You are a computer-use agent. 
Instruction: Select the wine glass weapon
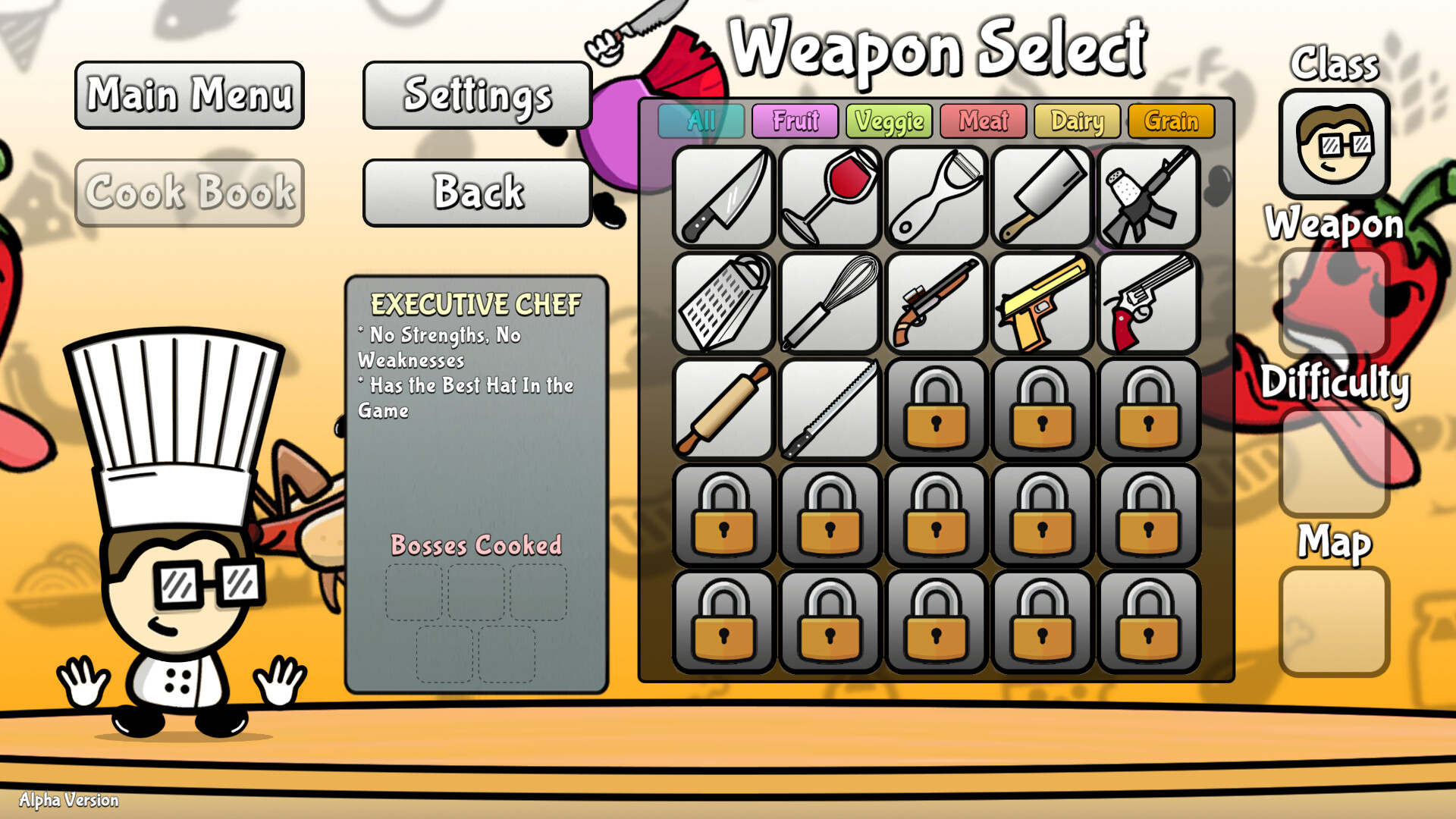click(829, 197)
